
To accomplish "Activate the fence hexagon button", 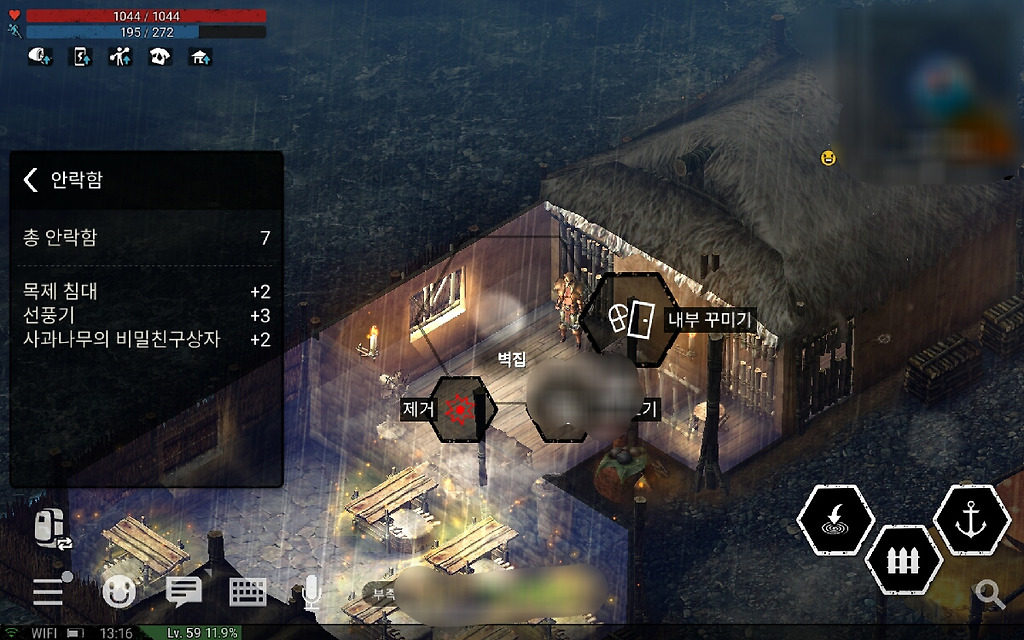I will [x=903, y=560].
